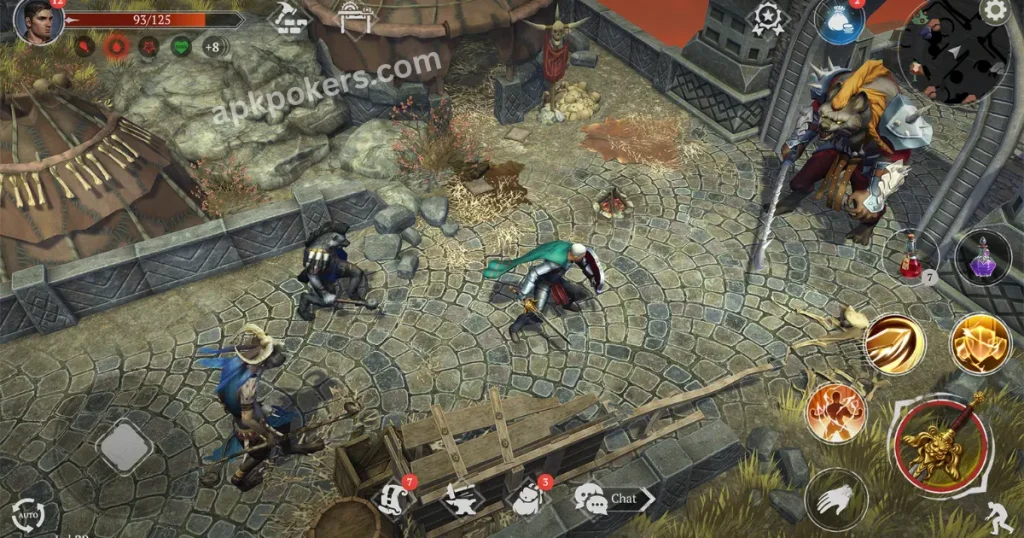Open the coin pouch shop icon
The image size is (1024, 538).
coord(839,22)
